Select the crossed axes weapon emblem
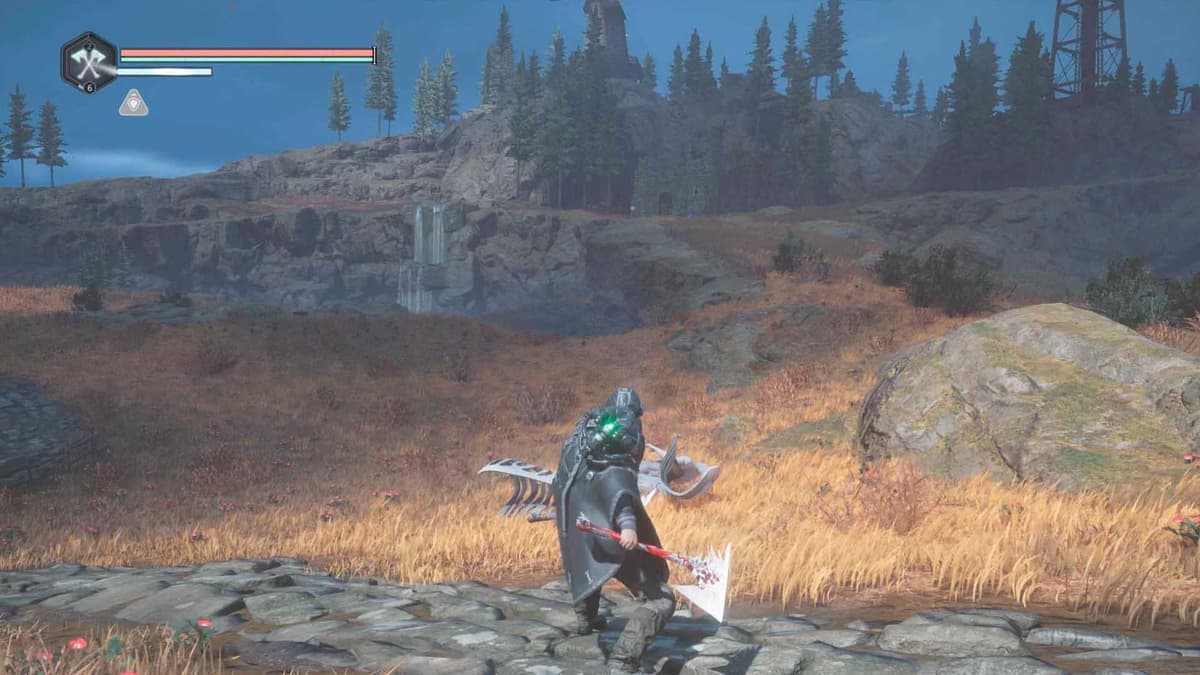 (89, 62)
